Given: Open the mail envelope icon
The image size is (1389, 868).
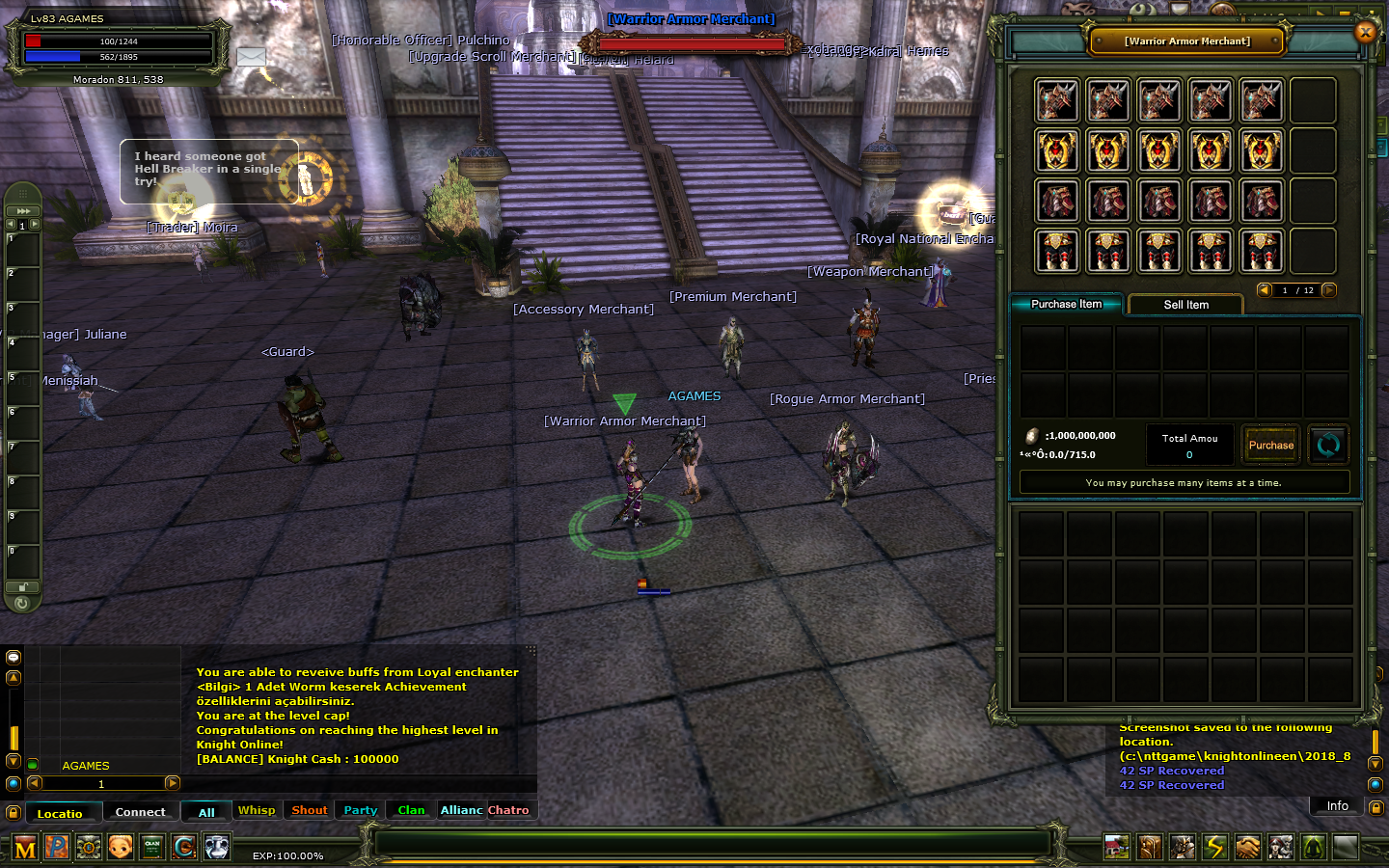Looking at the screenshot, I should (251, 57).
